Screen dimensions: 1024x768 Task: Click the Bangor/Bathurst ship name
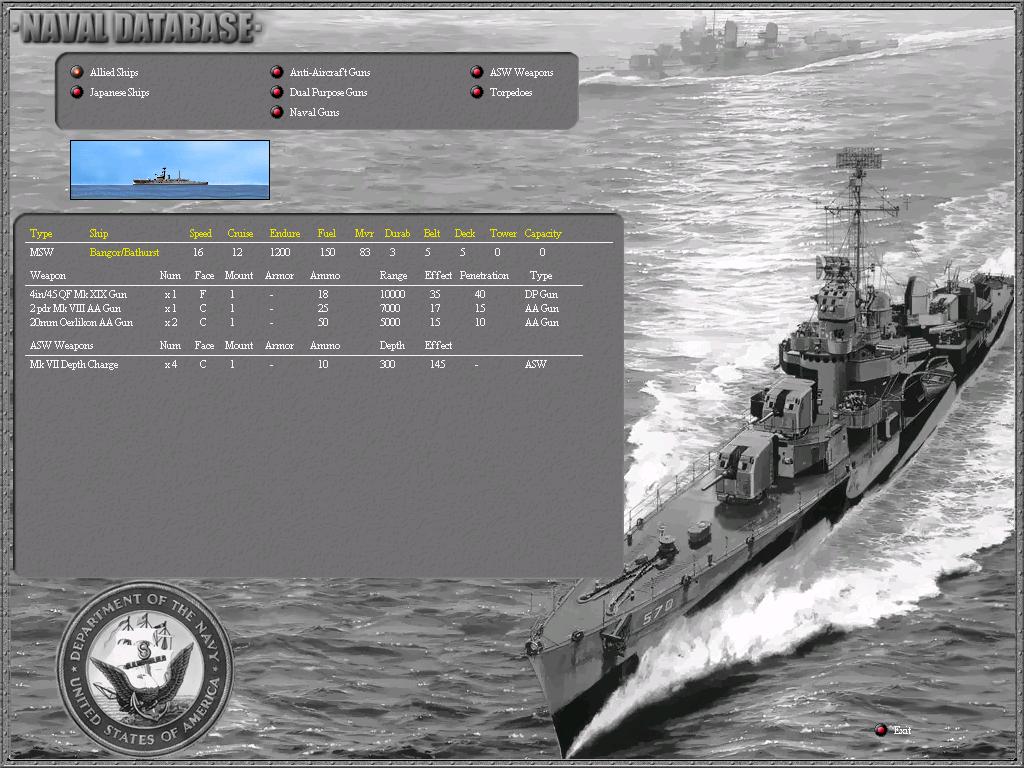click(x=124, y=252)
